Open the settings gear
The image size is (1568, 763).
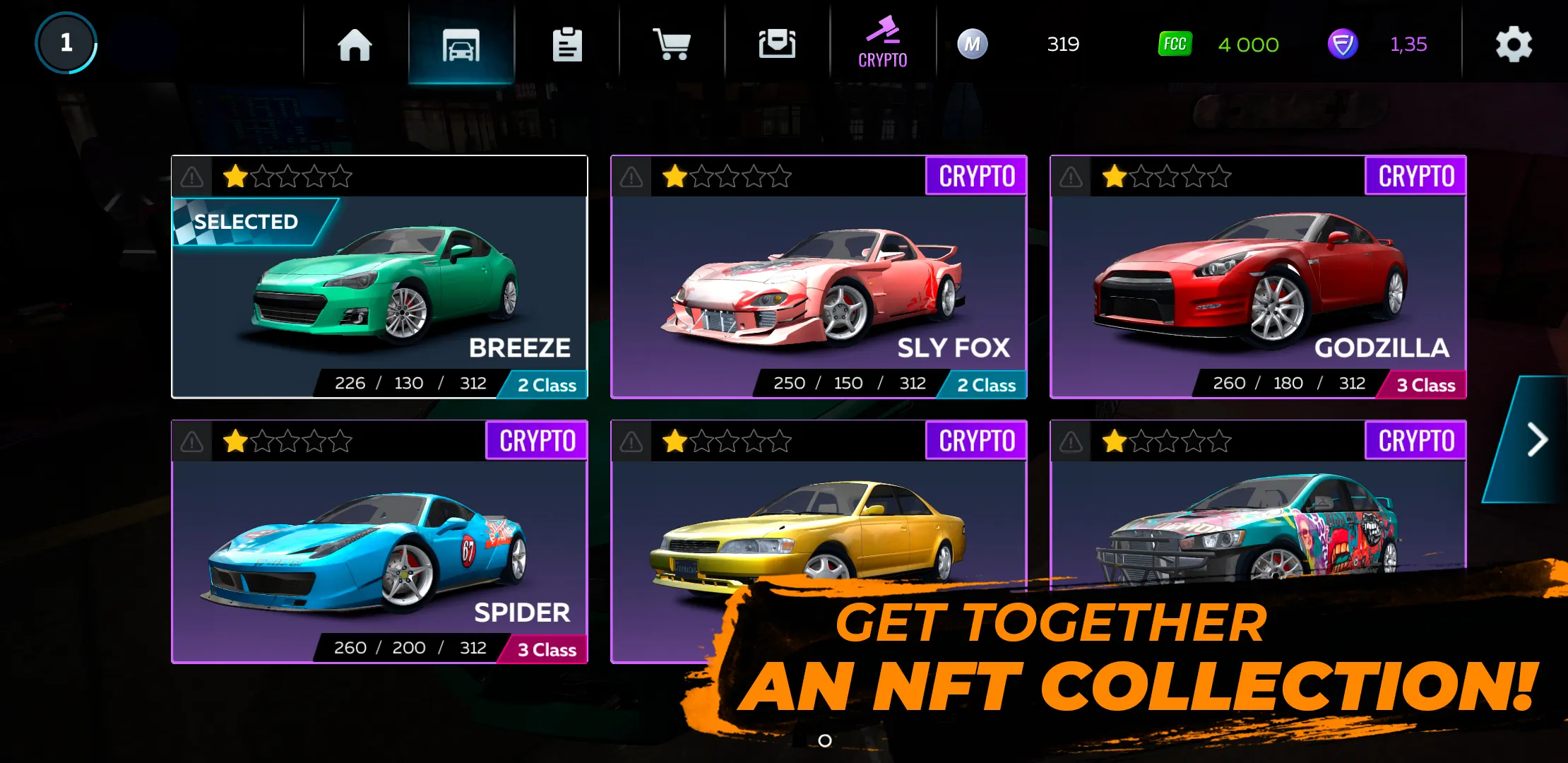tap(1513, 44)
